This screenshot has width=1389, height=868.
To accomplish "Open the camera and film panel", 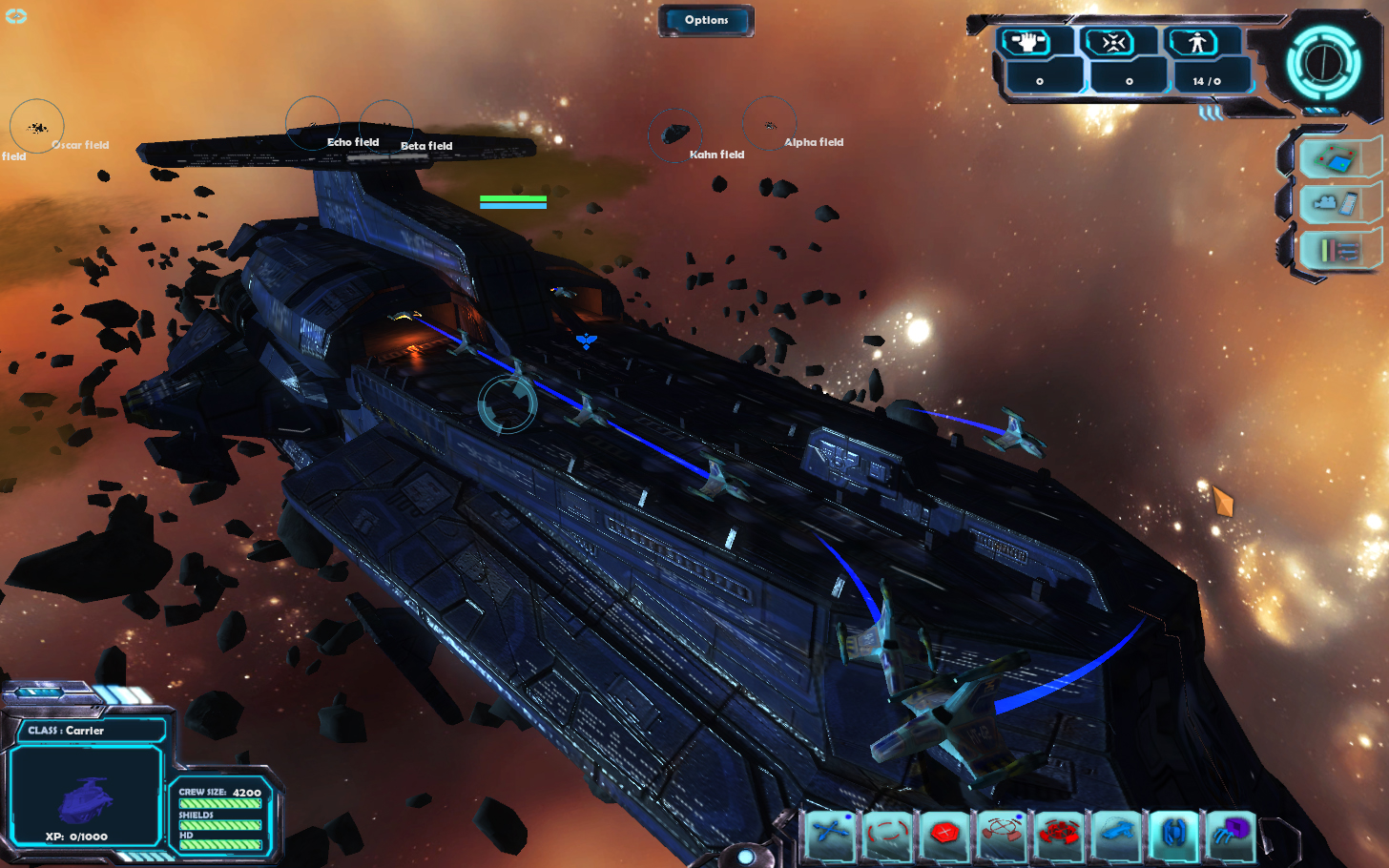I will pyautogui.click(x=1337, y=203).
